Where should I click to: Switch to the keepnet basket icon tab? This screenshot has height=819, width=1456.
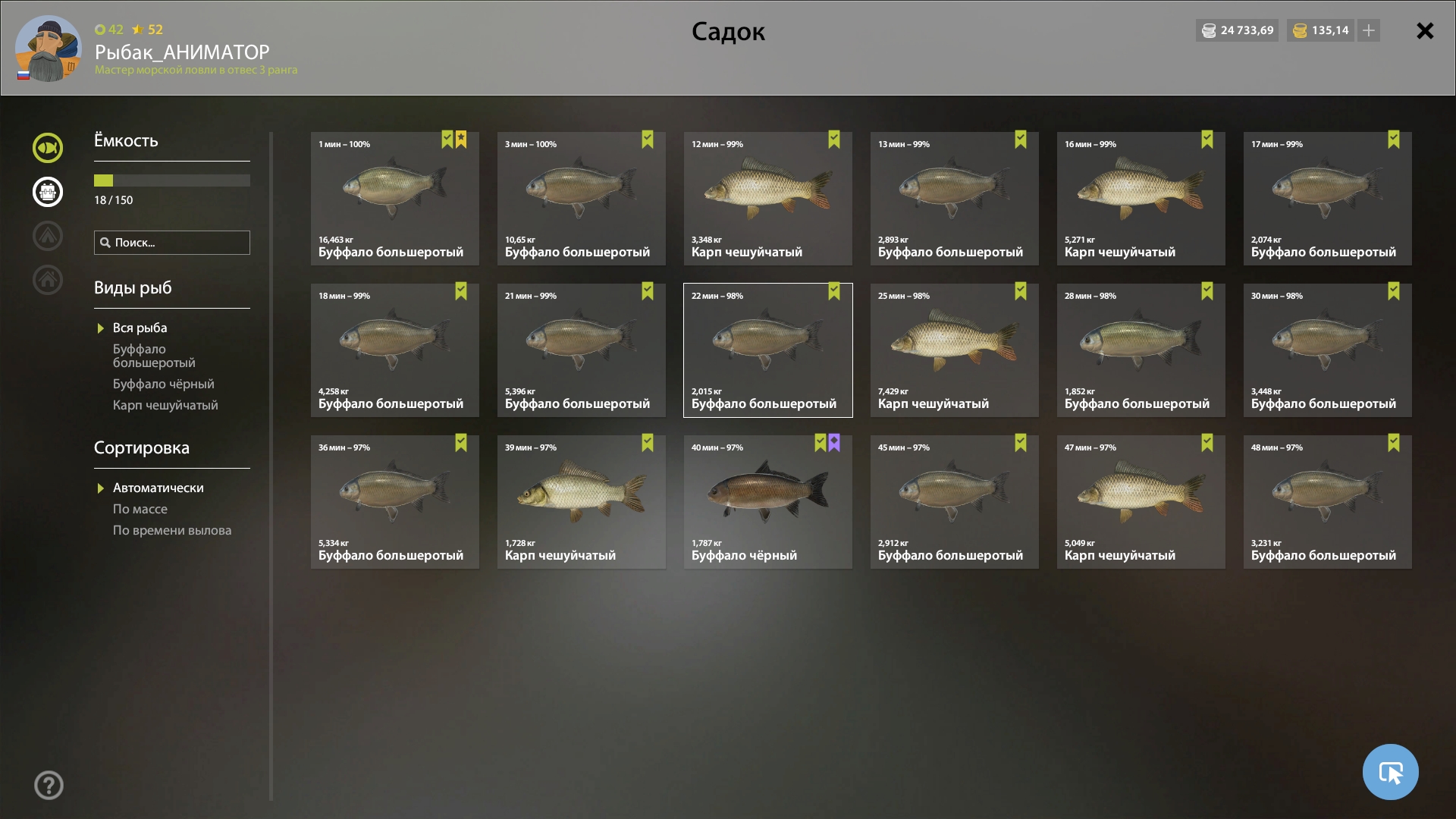48,192
